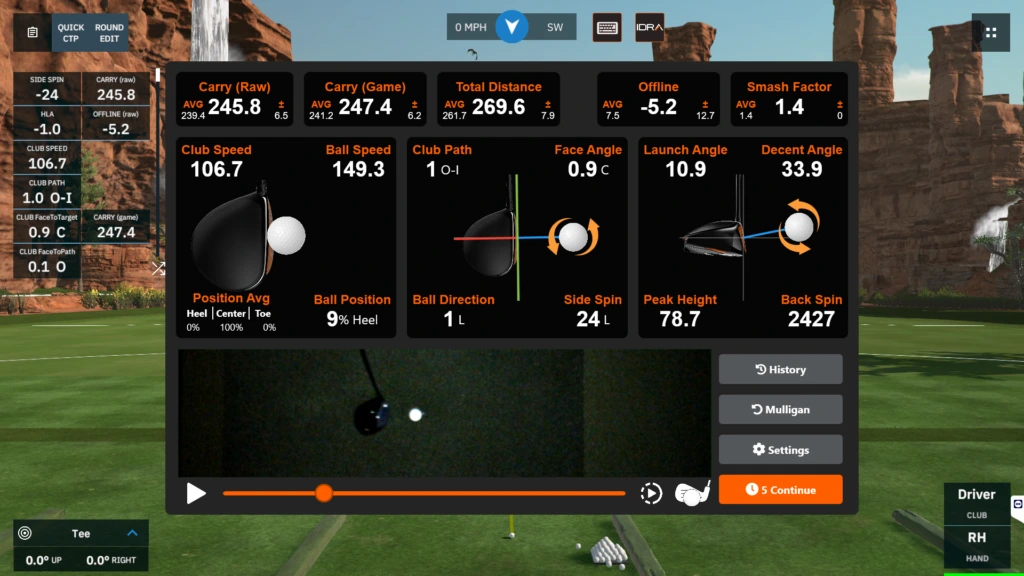Click the target aim icon beside Tee
This screenshot has width=1024, height=576.
click(x=25, y=533)
